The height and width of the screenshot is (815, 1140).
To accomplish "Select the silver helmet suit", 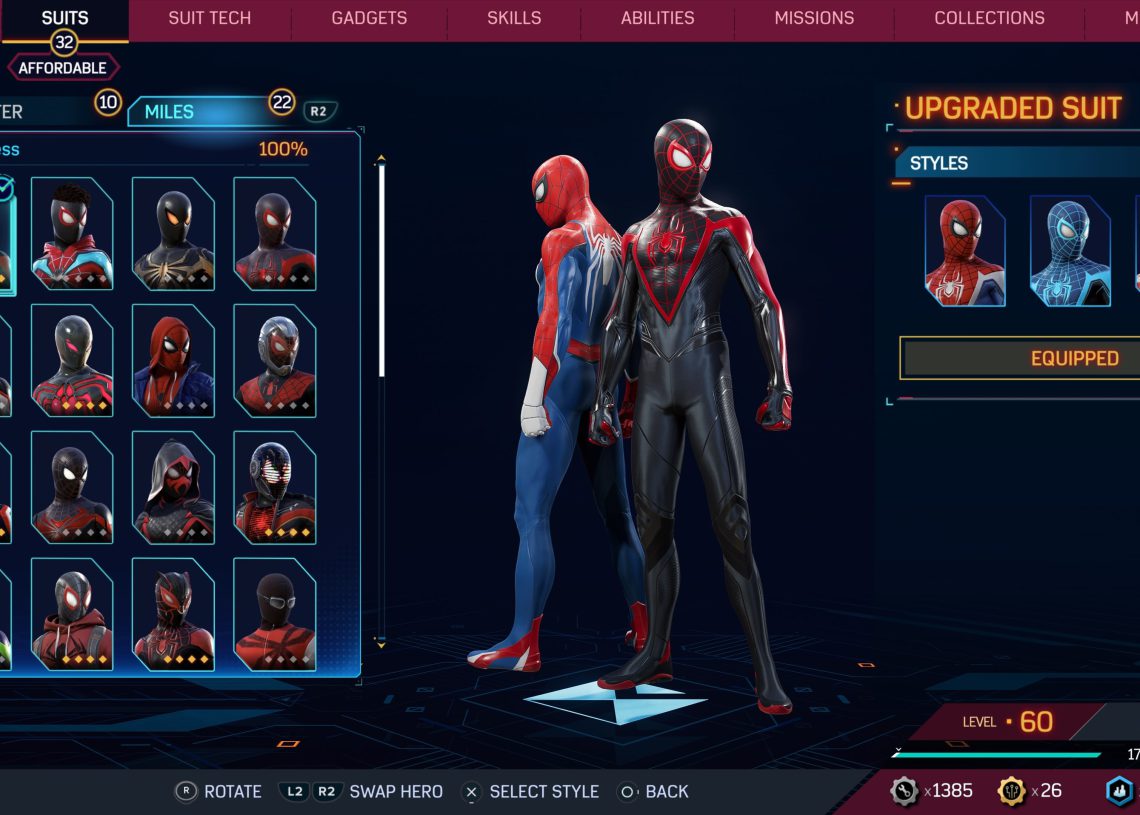I will click(275, 360).
